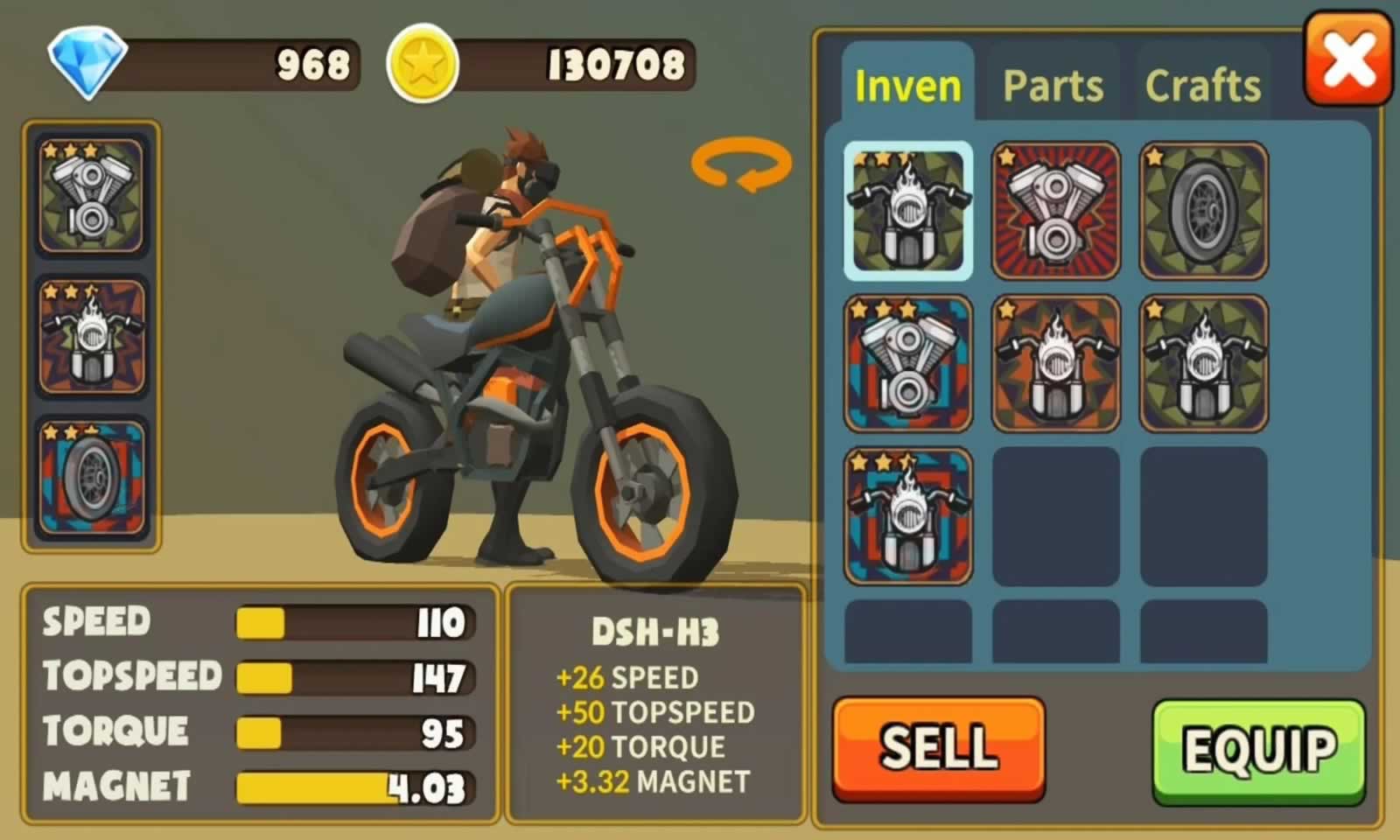Viewport: 1400px width, 840px height.
Task: Click the equipped tire slot
Action: pos(91,477)
